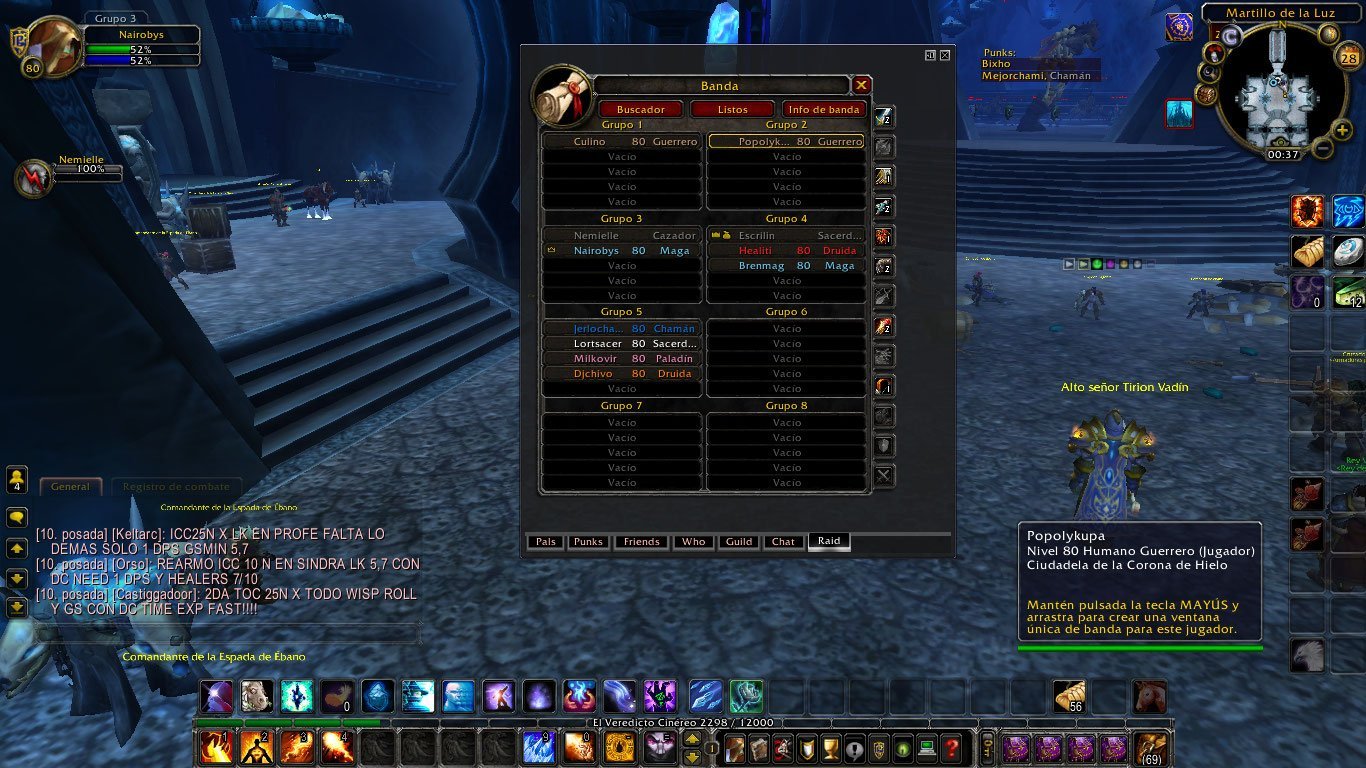Open the Friends tab
Screen dimensions: 1366x768
pos(641,542)
